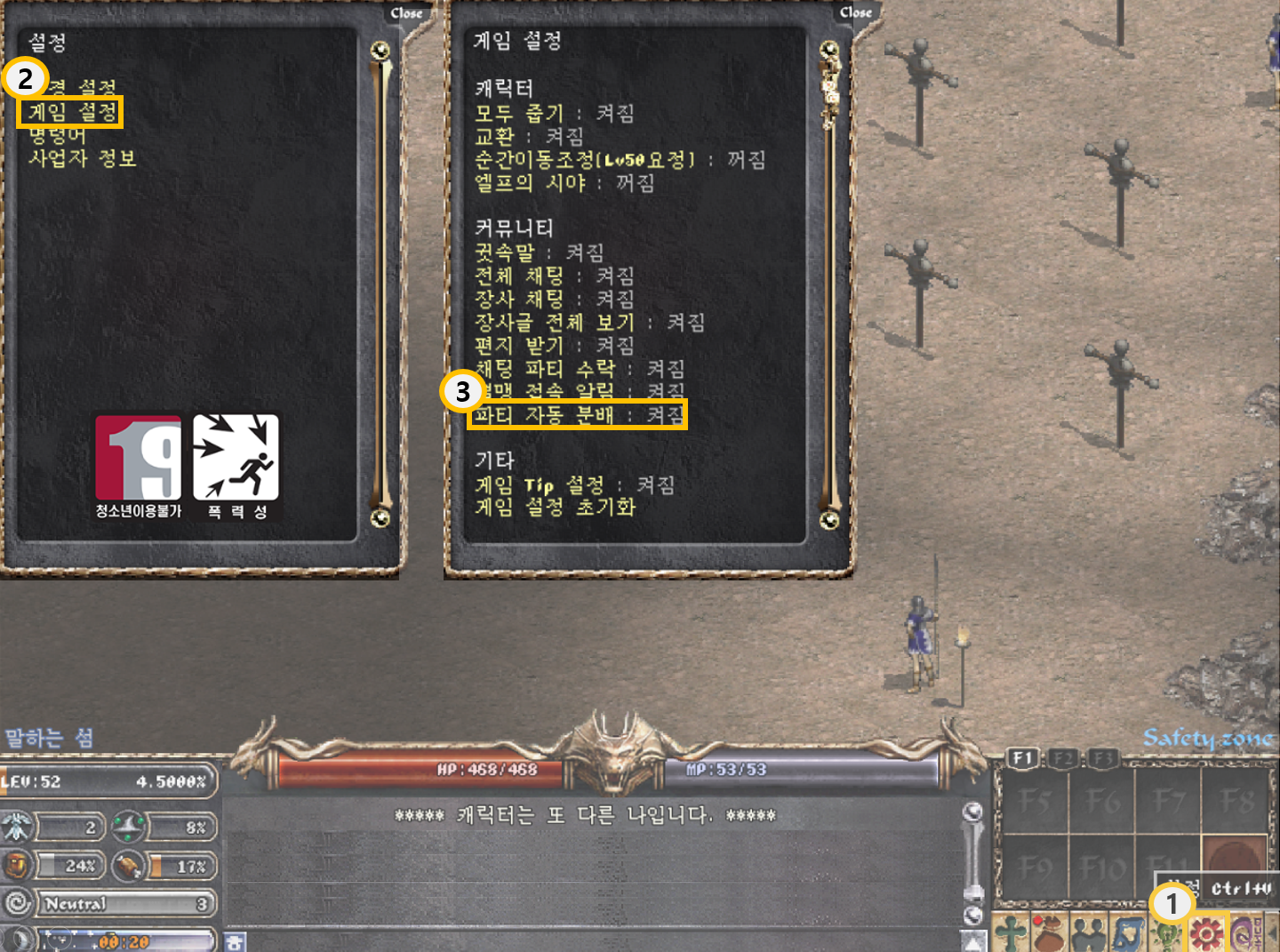Switch to the F2 hotkey tab
Screen dimensions: 1280x952
1063,758
